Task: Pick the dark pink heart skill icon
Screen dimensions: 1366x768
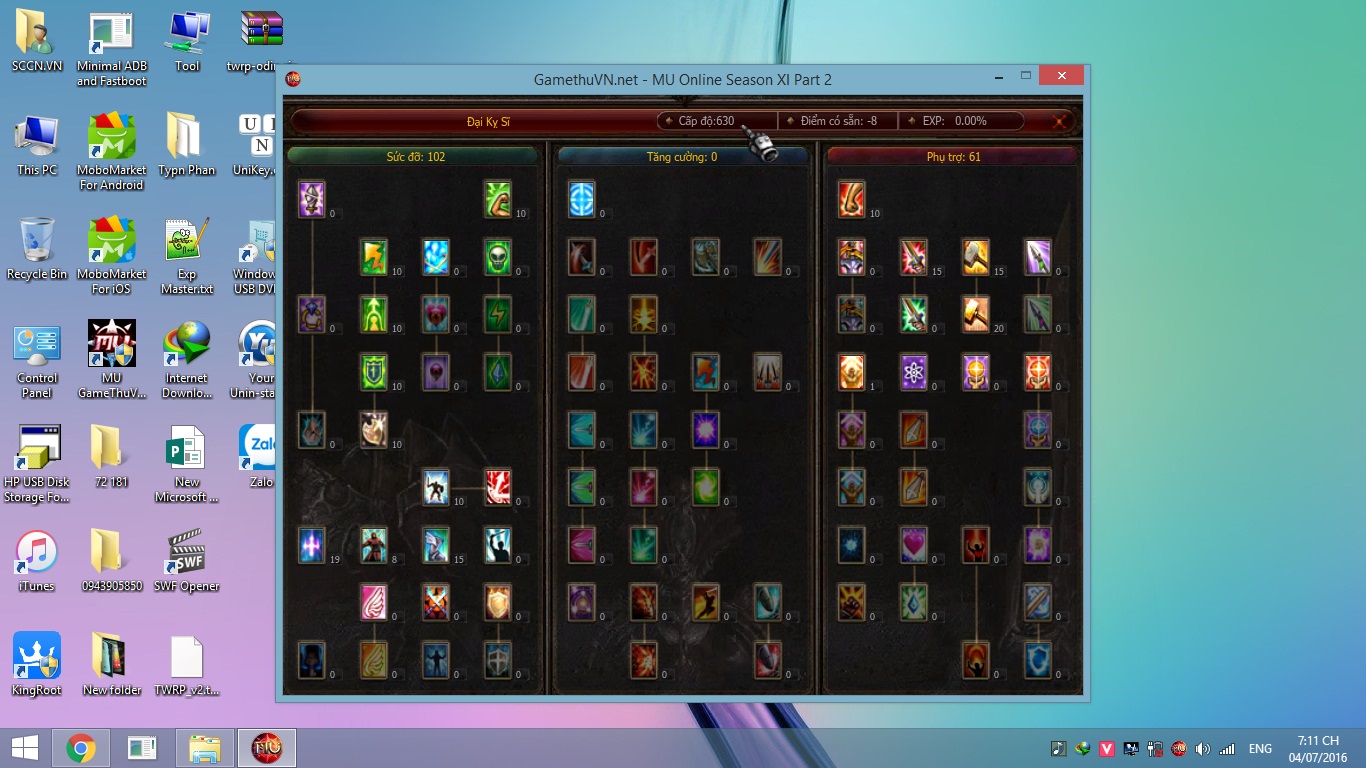Action: pos(436,314)
